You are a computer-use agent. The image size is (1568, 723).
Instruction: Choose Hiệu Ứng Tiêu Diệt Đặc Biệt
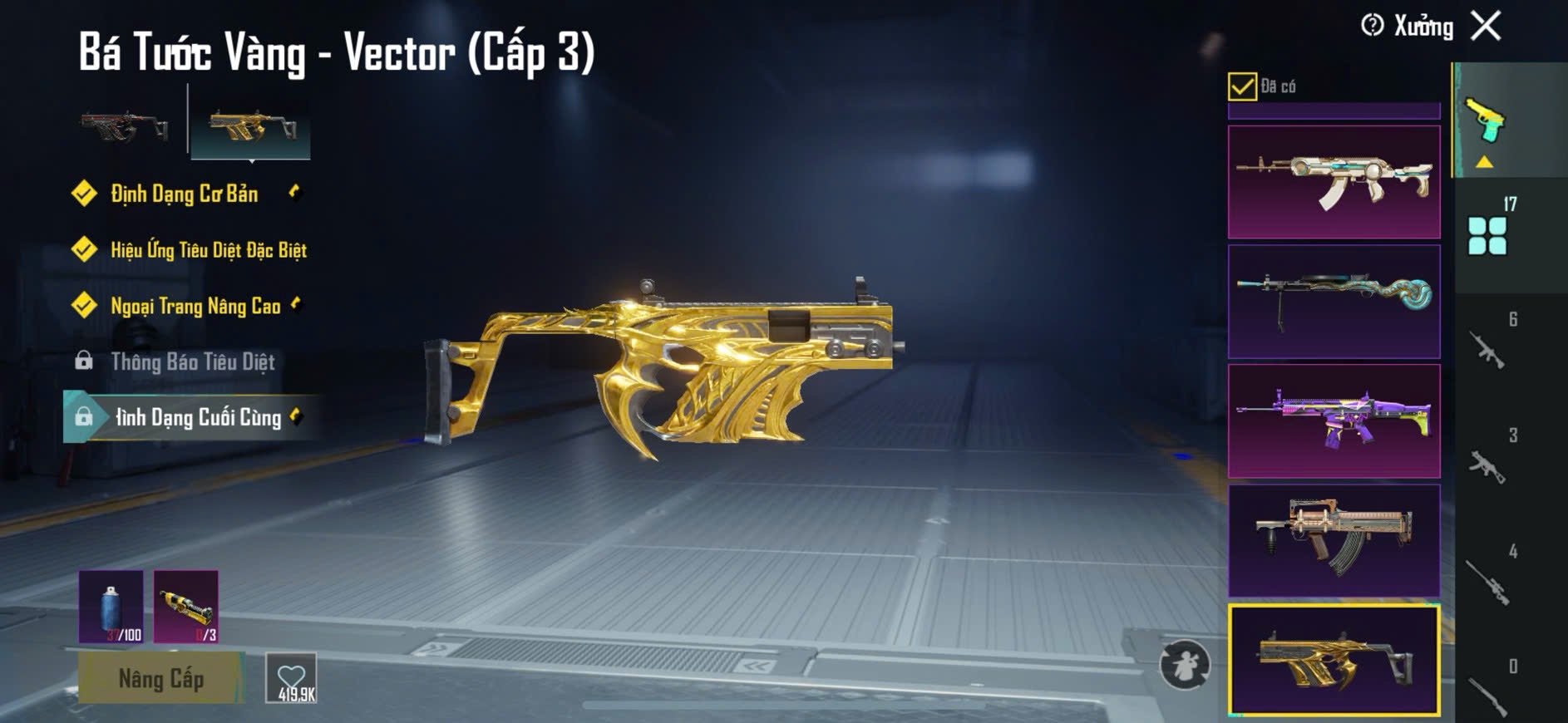click(x=208, y=250)
